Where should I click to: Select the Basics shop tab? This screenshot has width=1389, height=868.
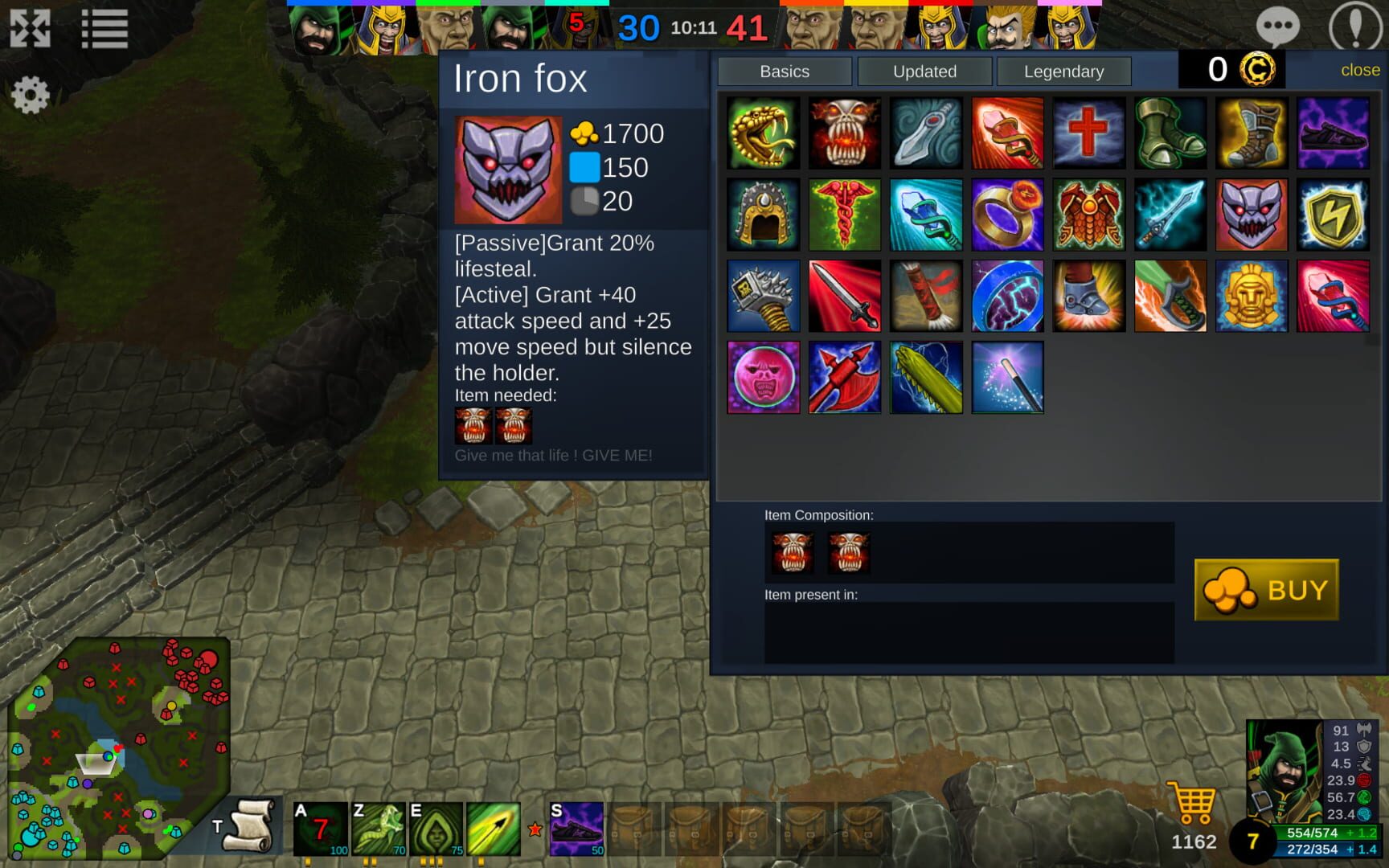tap(785, 72)
